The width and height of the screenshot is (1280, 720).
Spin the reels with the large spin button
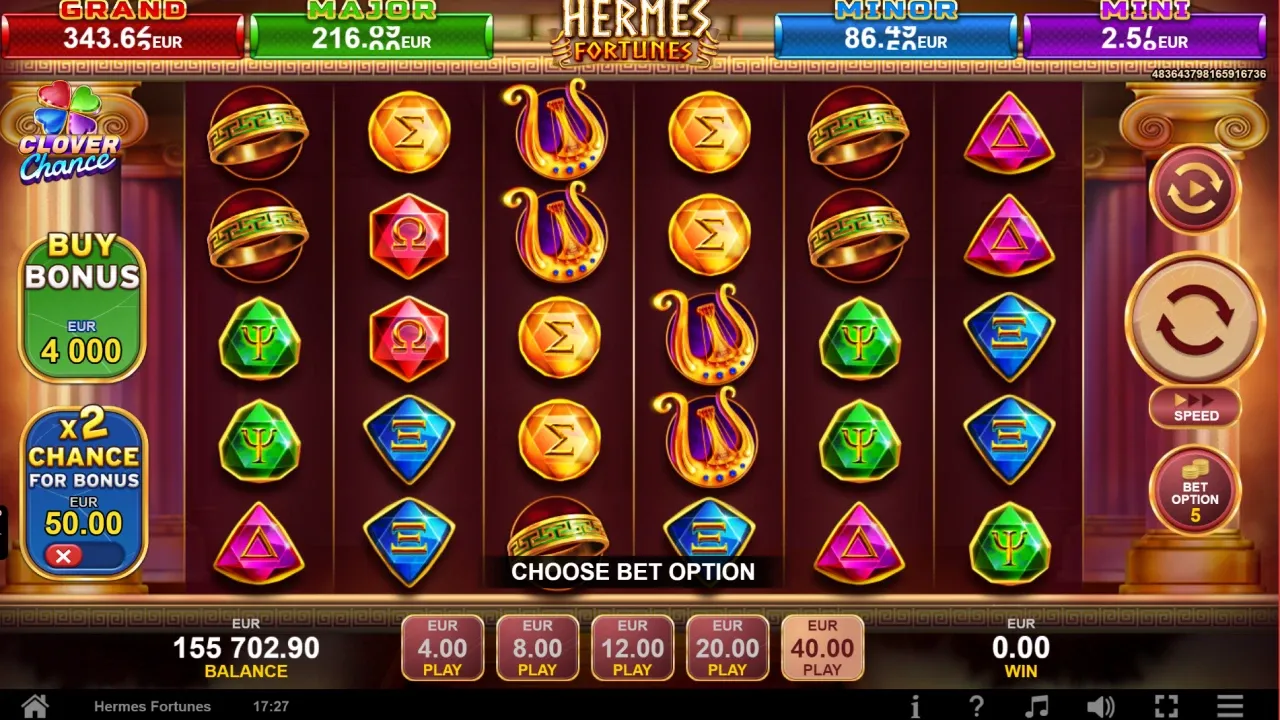point(1195,319)
